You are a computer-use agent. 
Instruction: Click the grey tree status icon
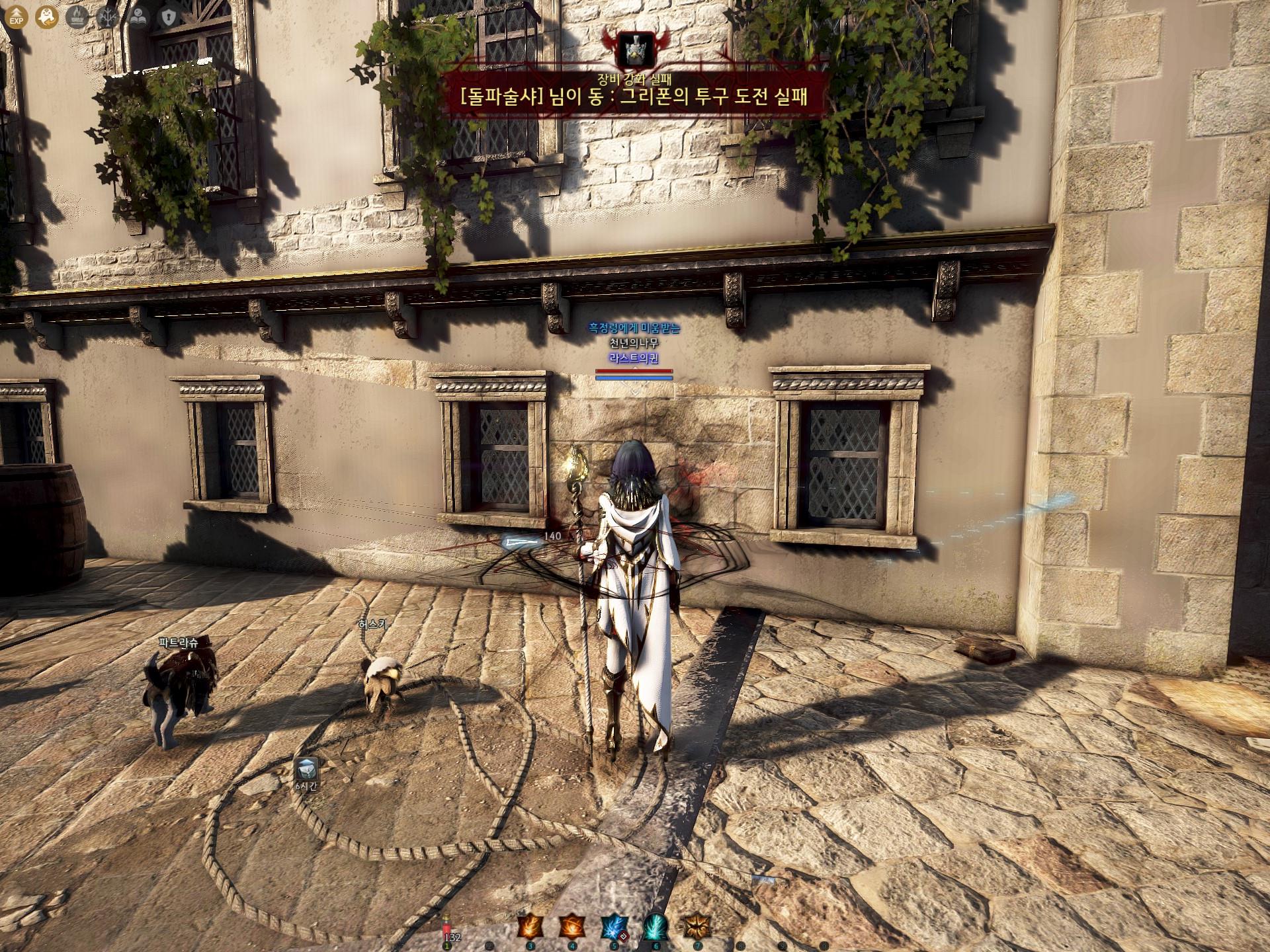tap(108, 15)
